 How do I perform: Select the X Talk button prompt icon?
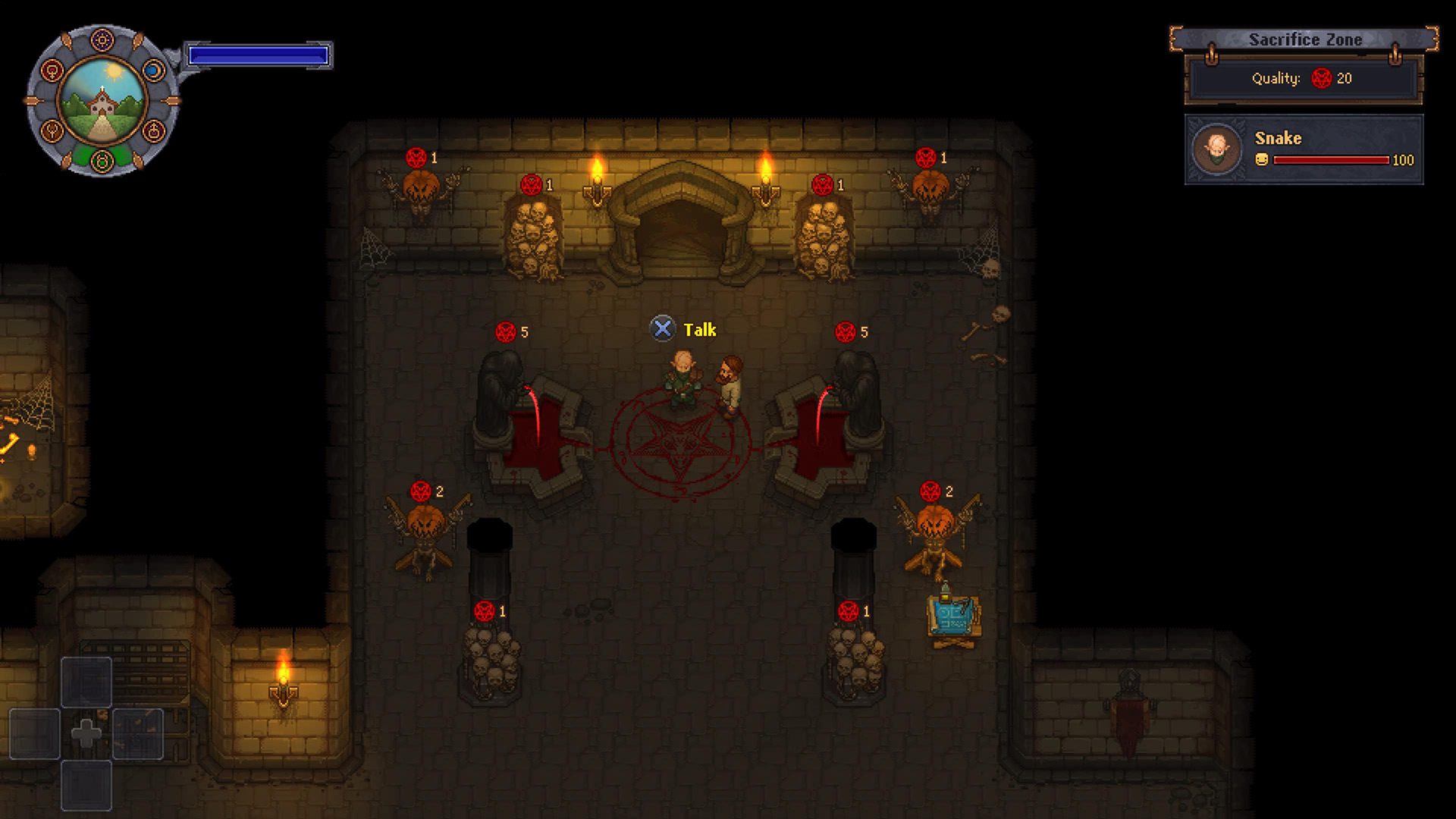point(664,329)
